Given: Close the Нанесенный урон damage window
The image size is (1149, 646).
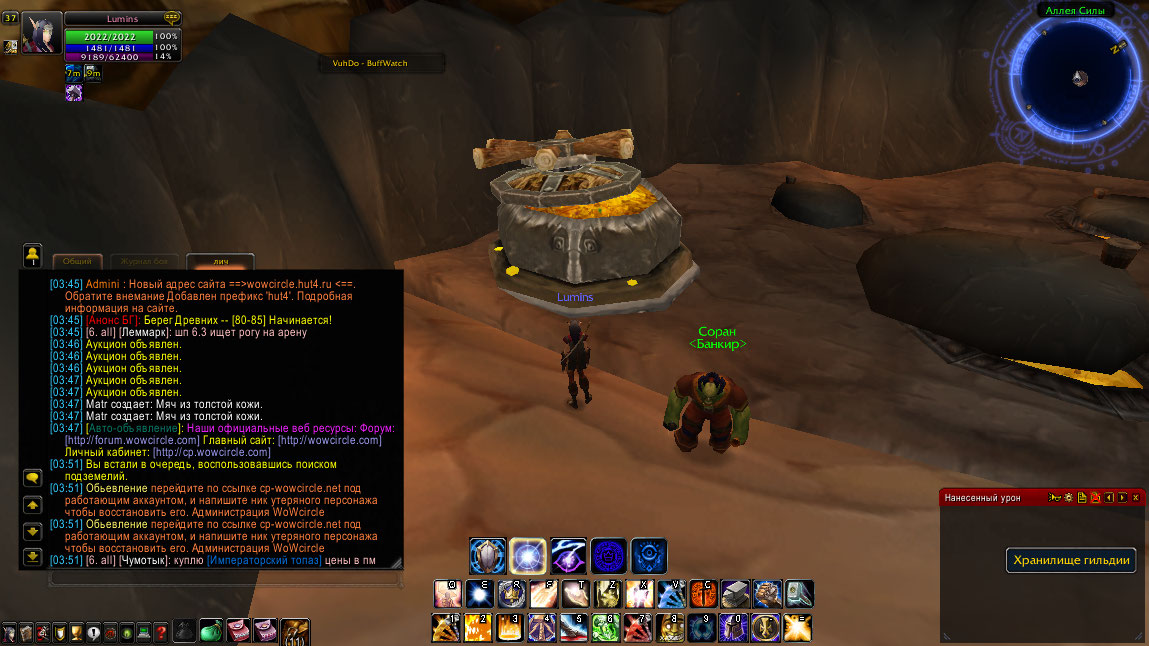Looking at the screenshot, I should click(1135, 497).
